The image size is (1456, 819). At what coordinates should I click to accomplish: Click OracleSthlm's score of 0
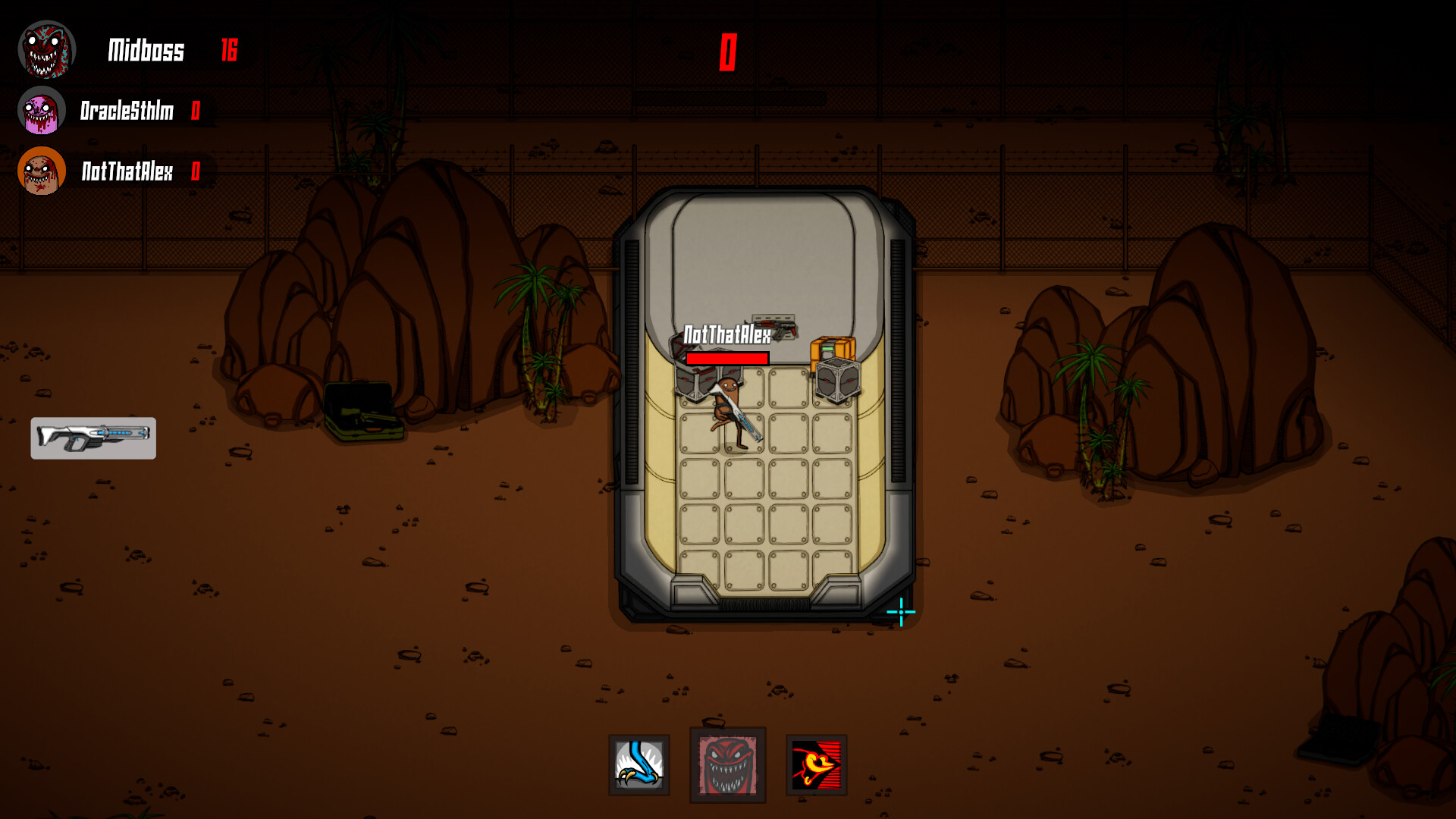(x=196, y=111)
